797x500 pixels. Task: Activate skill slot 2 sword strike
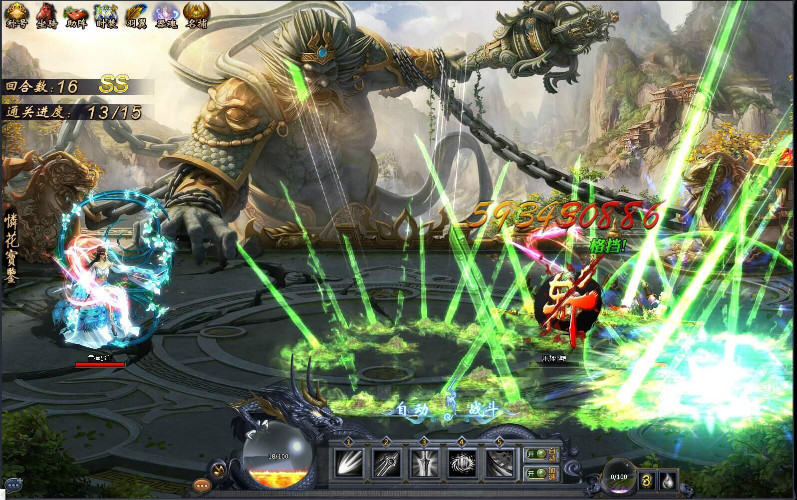[387, 463]
